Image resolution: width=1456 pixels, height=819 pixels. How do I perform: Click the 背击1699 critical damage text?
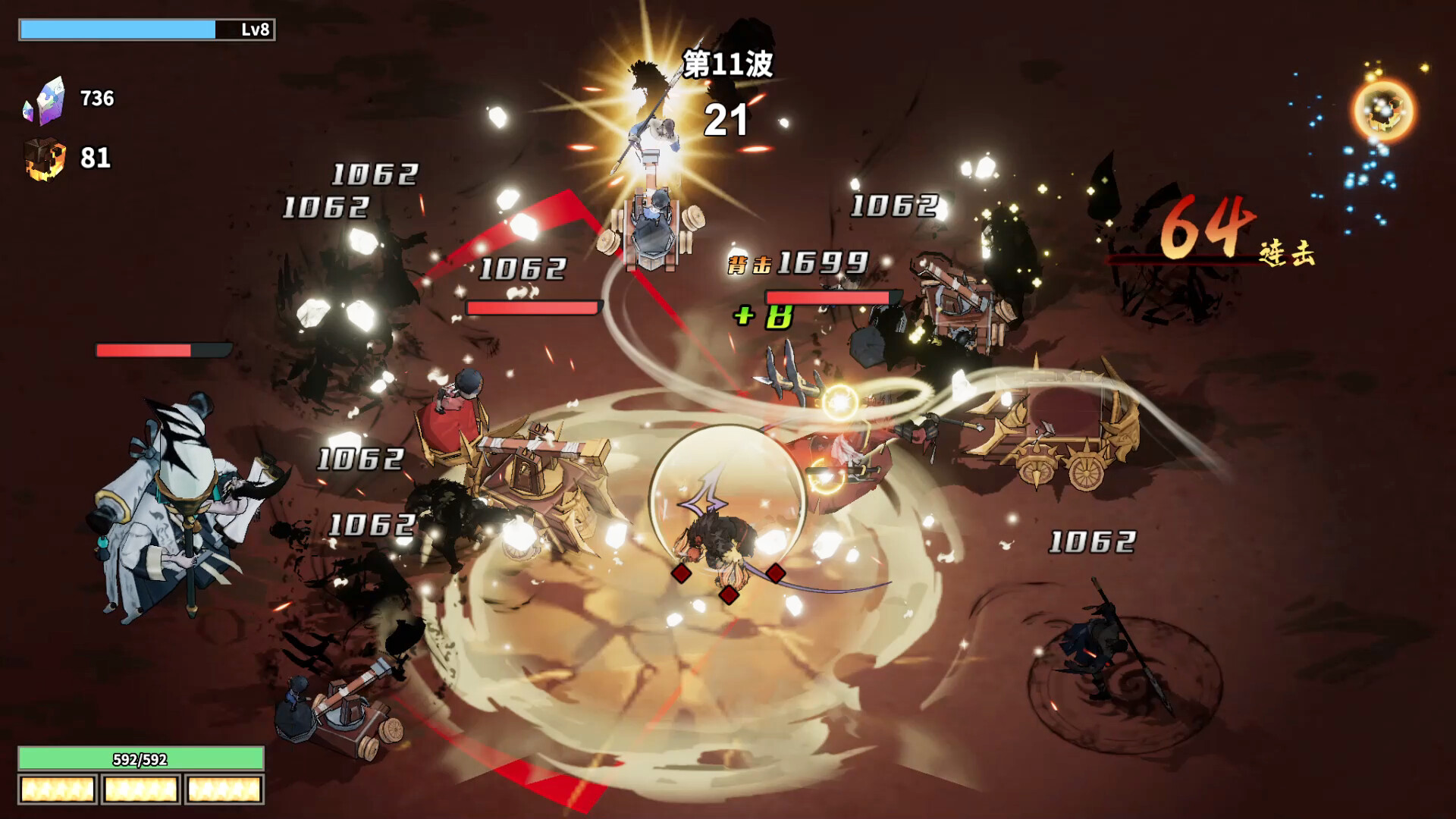(796, 263)
